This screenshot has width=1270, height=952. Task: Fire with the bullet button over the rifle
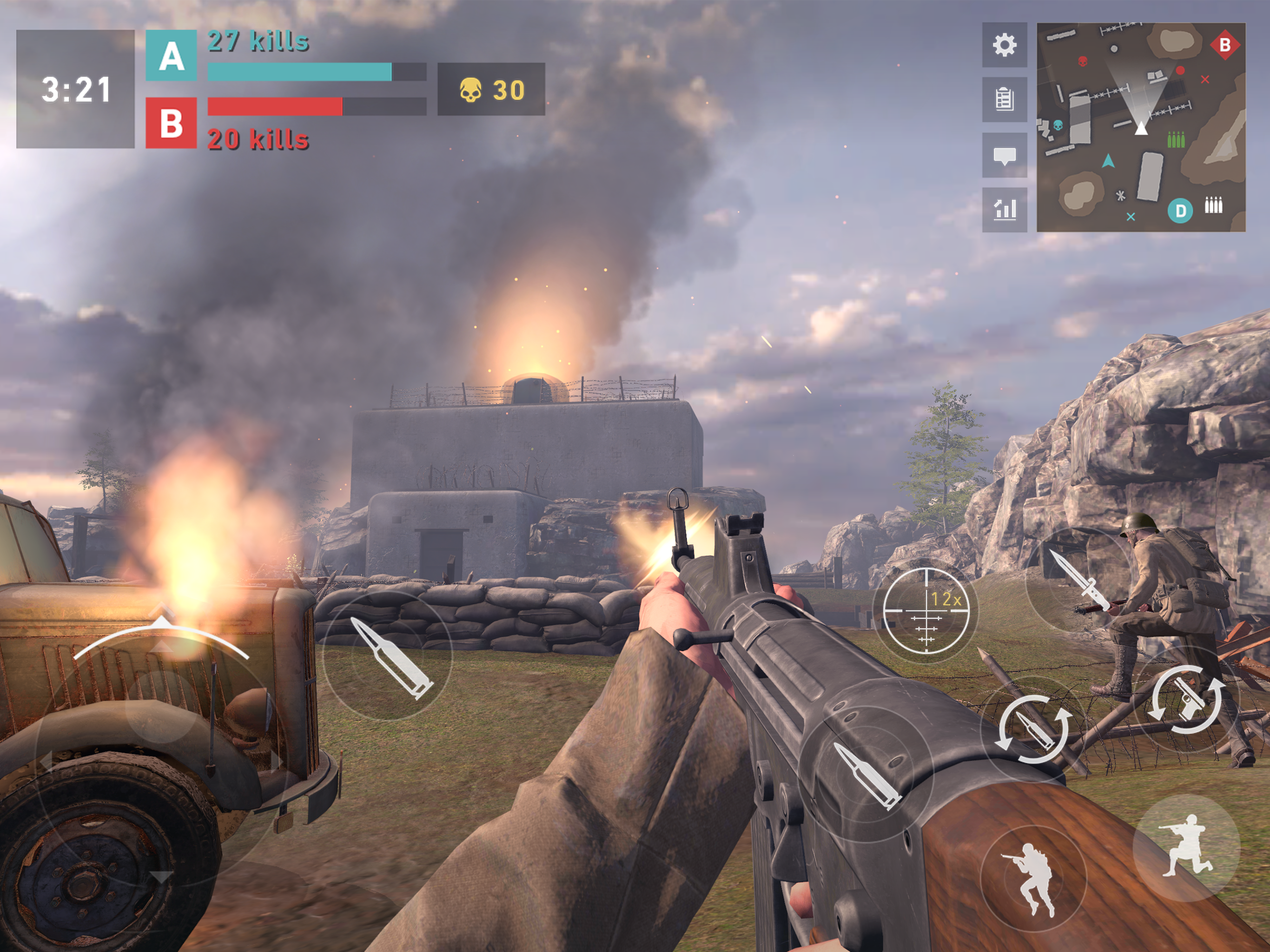point(866,775)
